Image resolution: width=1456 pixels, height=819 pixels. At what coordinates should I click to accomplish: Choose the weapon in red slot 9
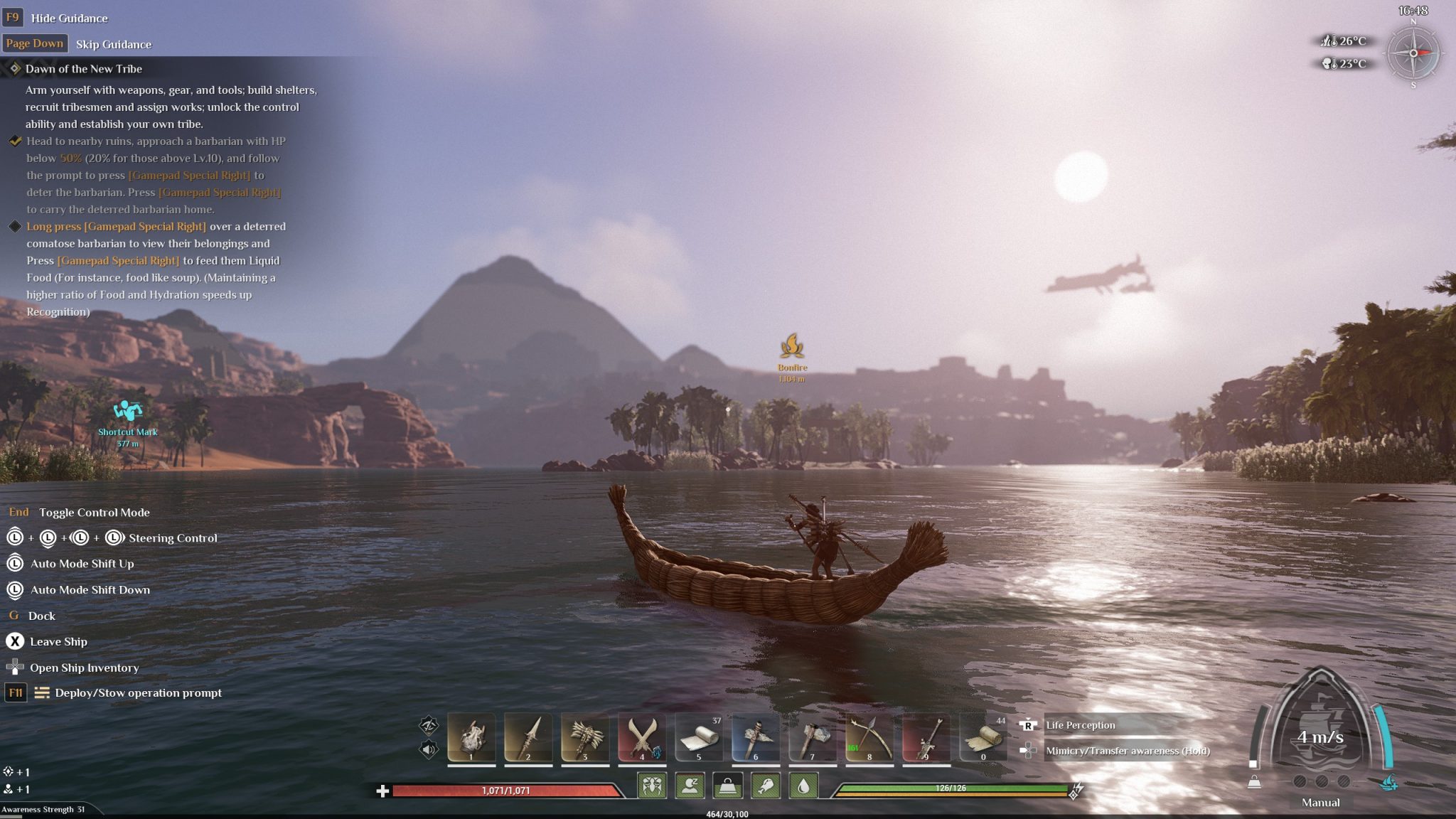[926, 737]
